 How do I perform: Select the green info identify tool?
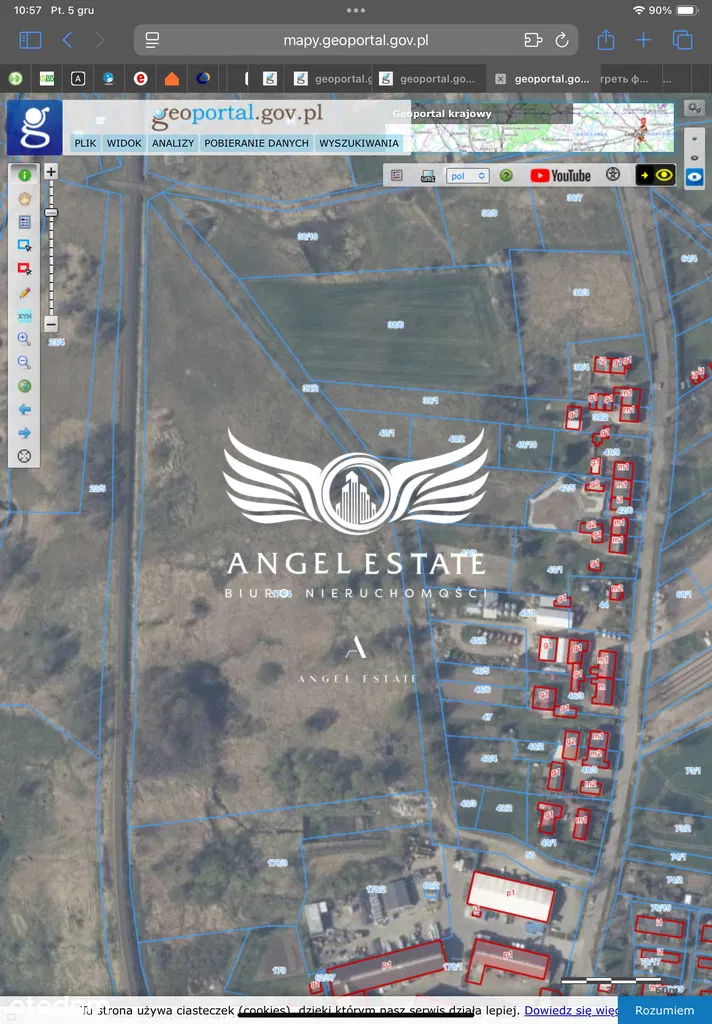pyautogui.click(x=25, y=175)
